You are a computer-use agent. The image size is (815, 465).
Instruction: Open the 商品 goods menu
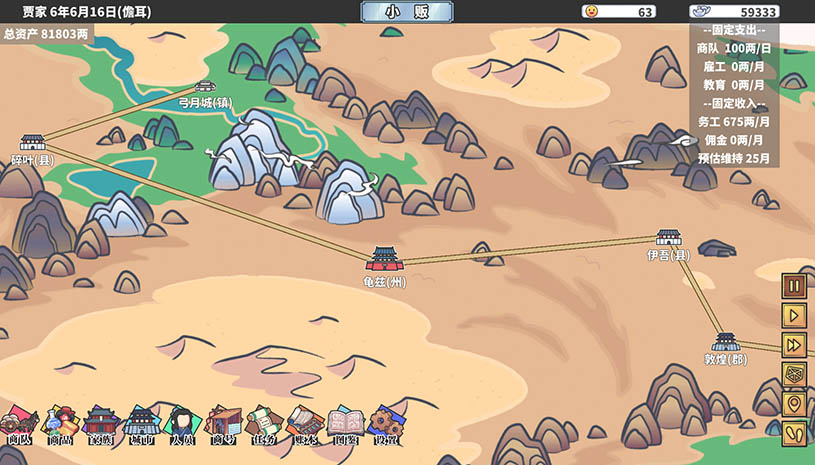[x=60, y=425]
